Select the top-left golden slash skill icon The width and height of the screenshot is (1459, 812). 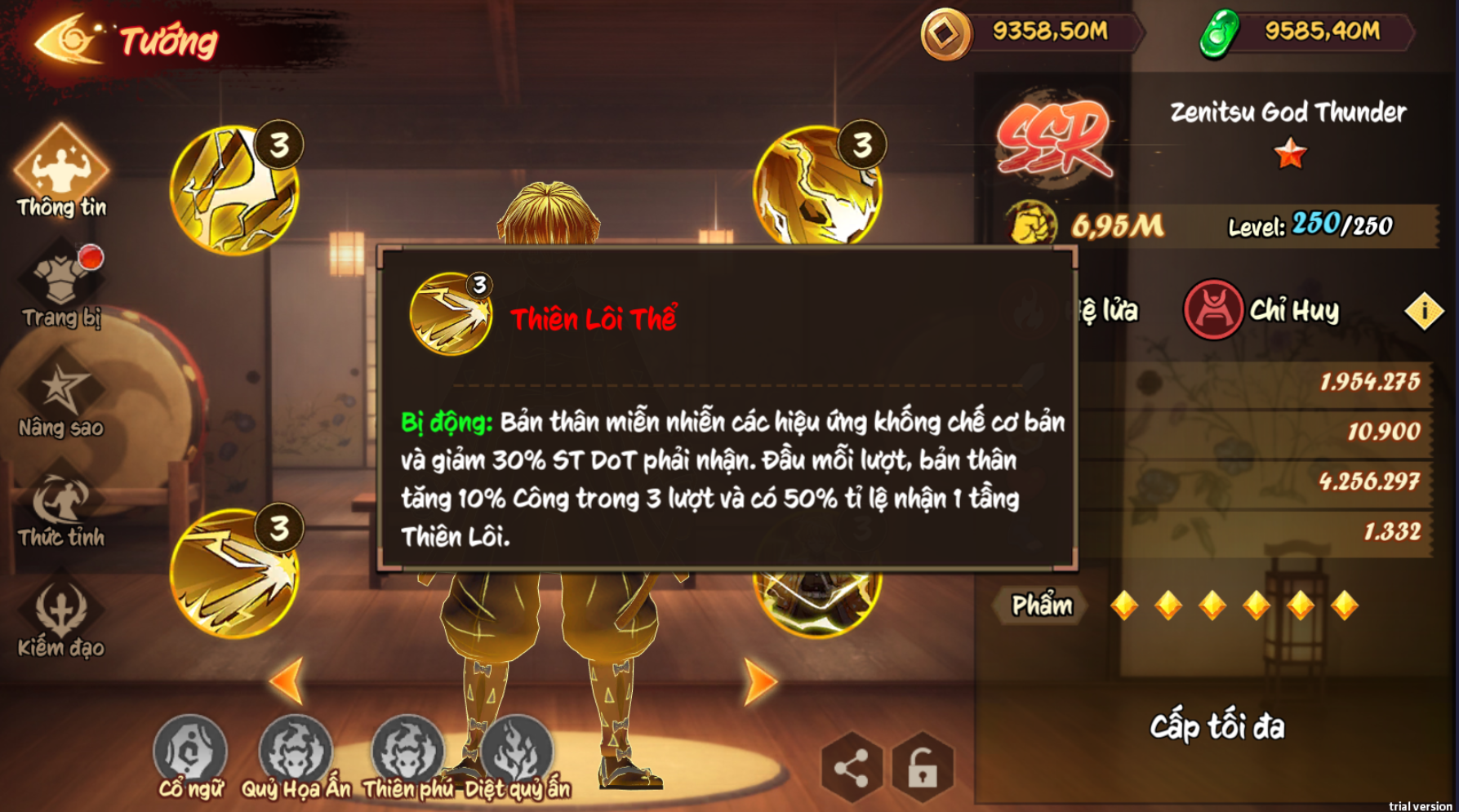point(234,189)
